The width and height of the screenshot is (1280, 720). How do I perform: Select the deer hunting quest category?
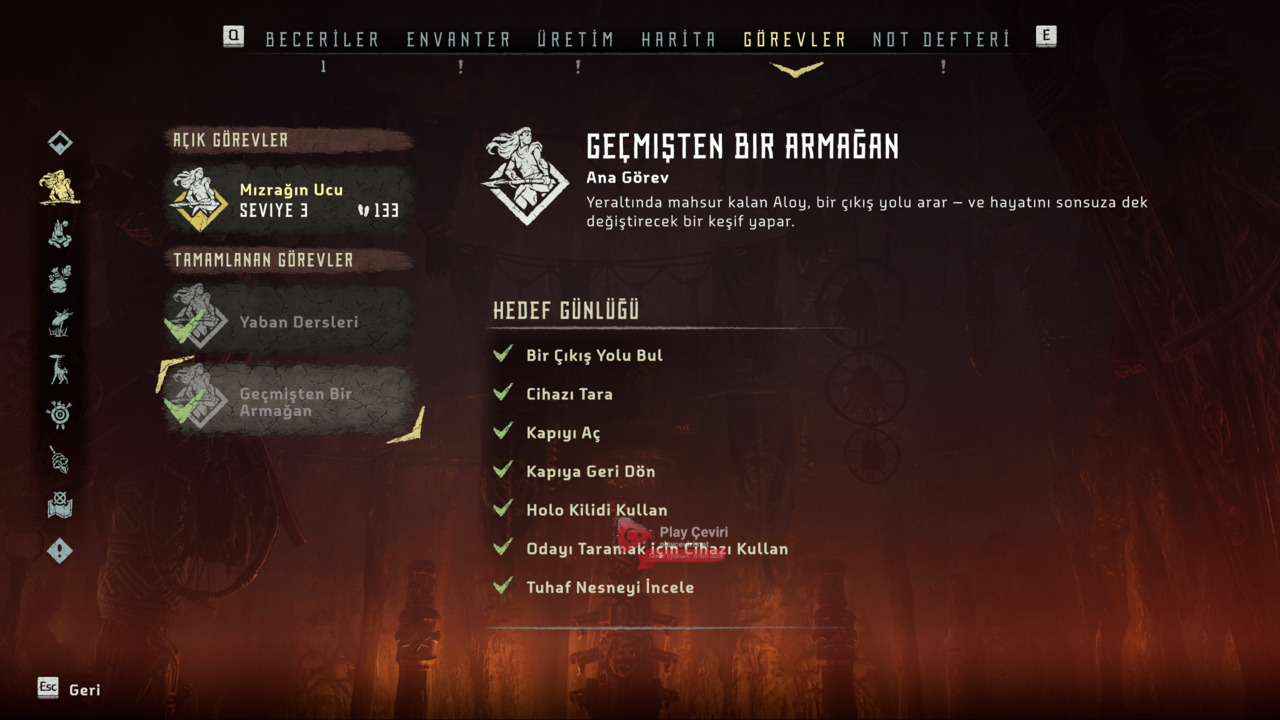pos(60,323)
